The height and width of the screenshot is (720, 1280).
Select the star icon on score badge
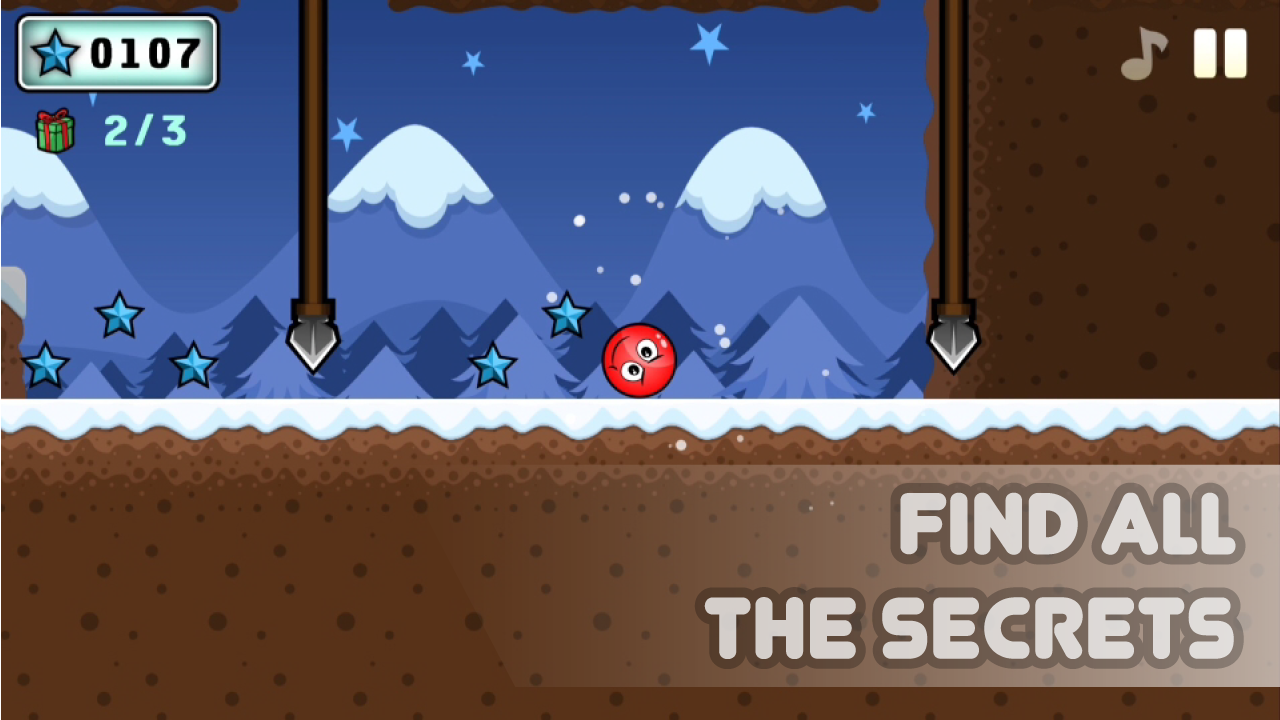click(x=56, y=54)
